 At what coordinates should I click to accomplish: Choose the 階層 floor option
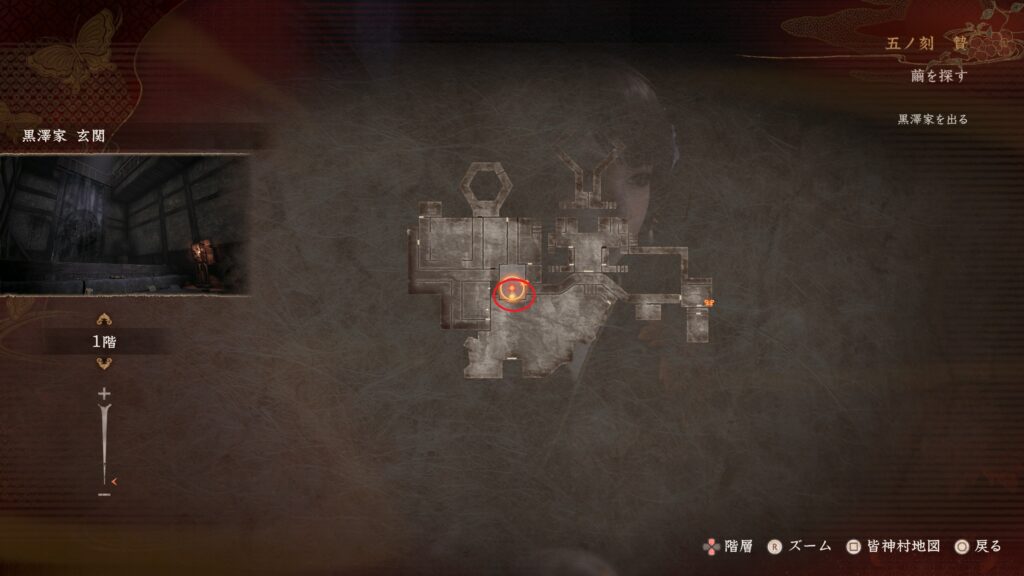pos(729,546)
